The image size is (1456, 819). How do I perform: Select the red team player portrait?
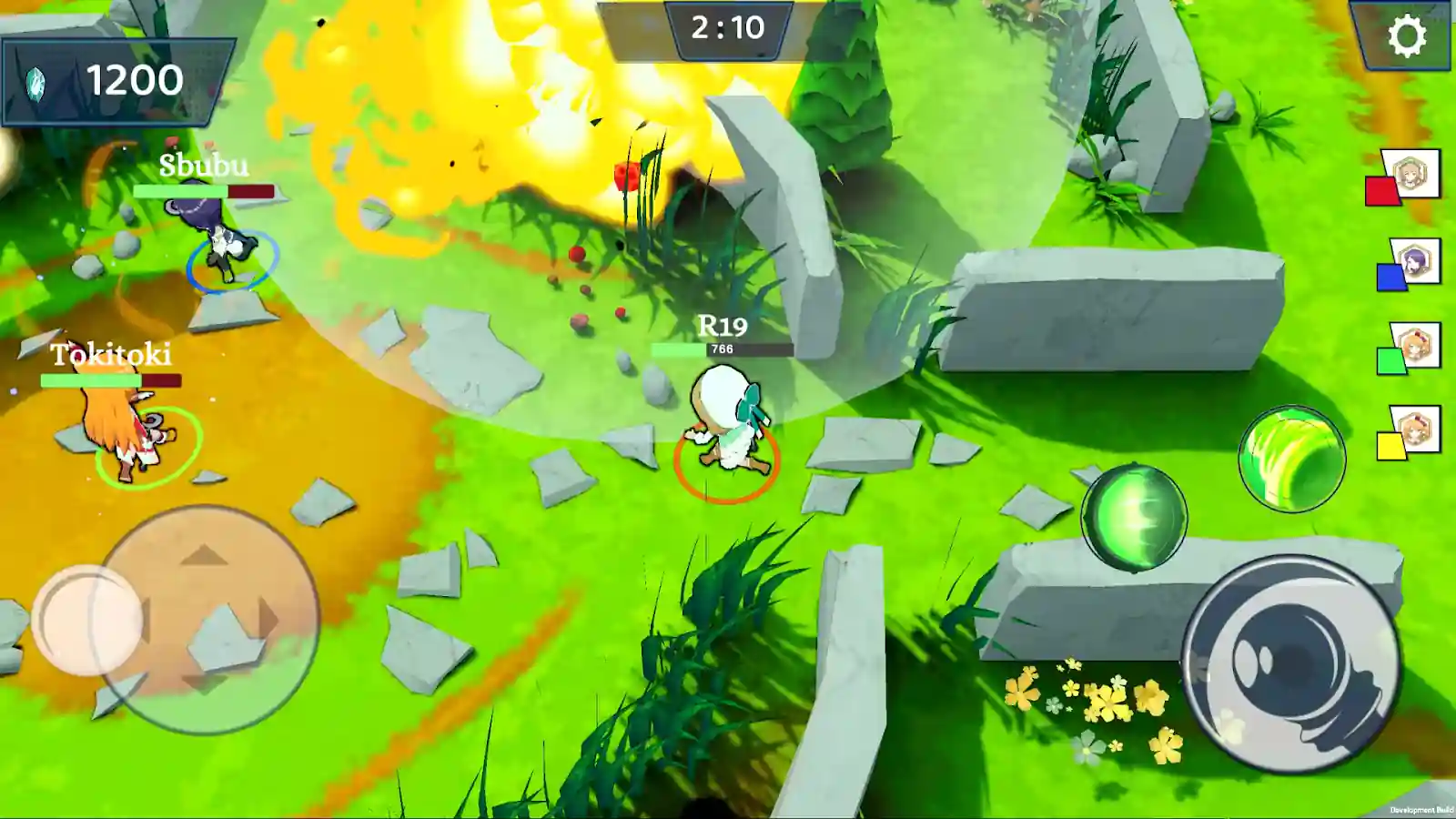[x=1410, y=173]
